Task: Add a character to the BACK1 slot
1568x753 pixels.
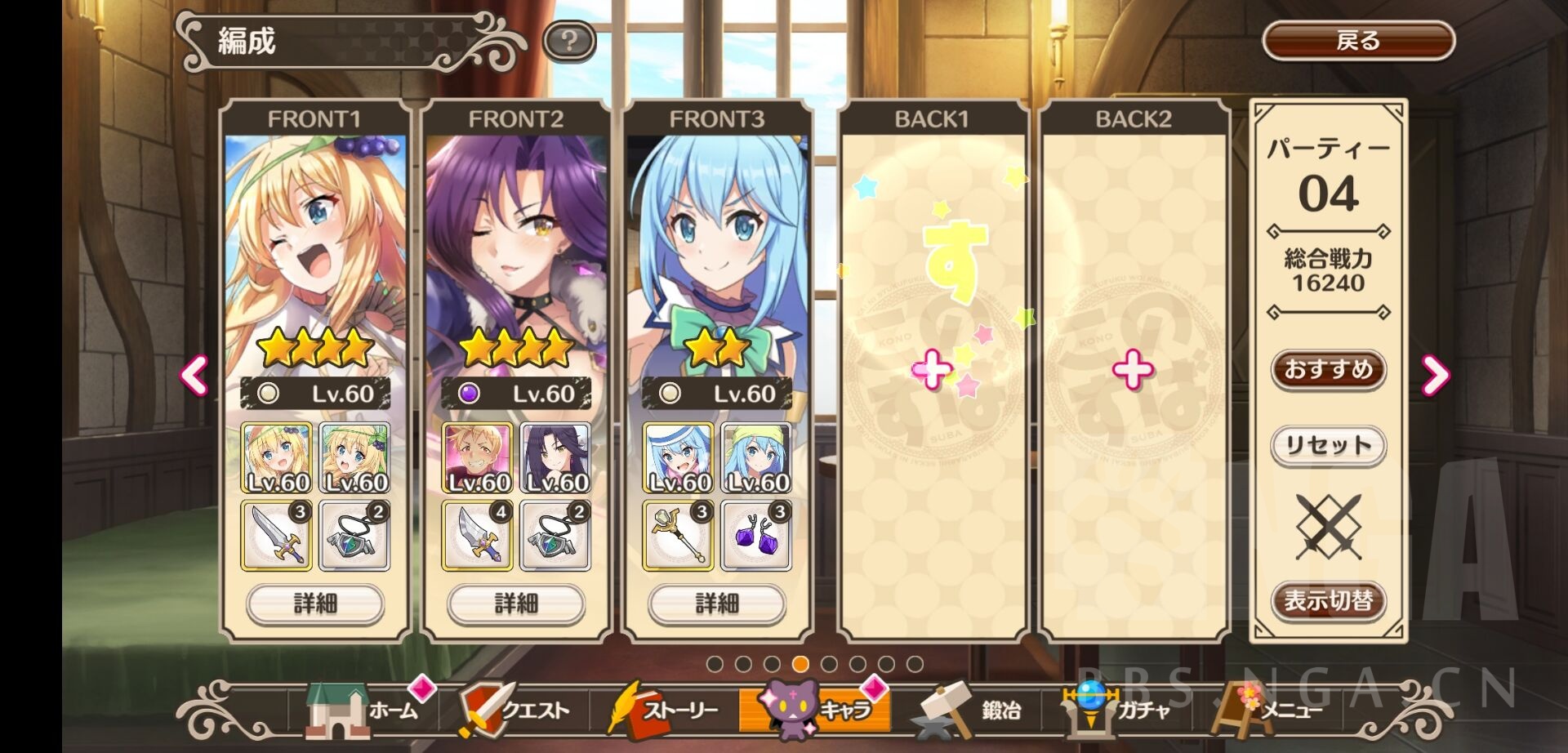Action: tap(932, 372)
